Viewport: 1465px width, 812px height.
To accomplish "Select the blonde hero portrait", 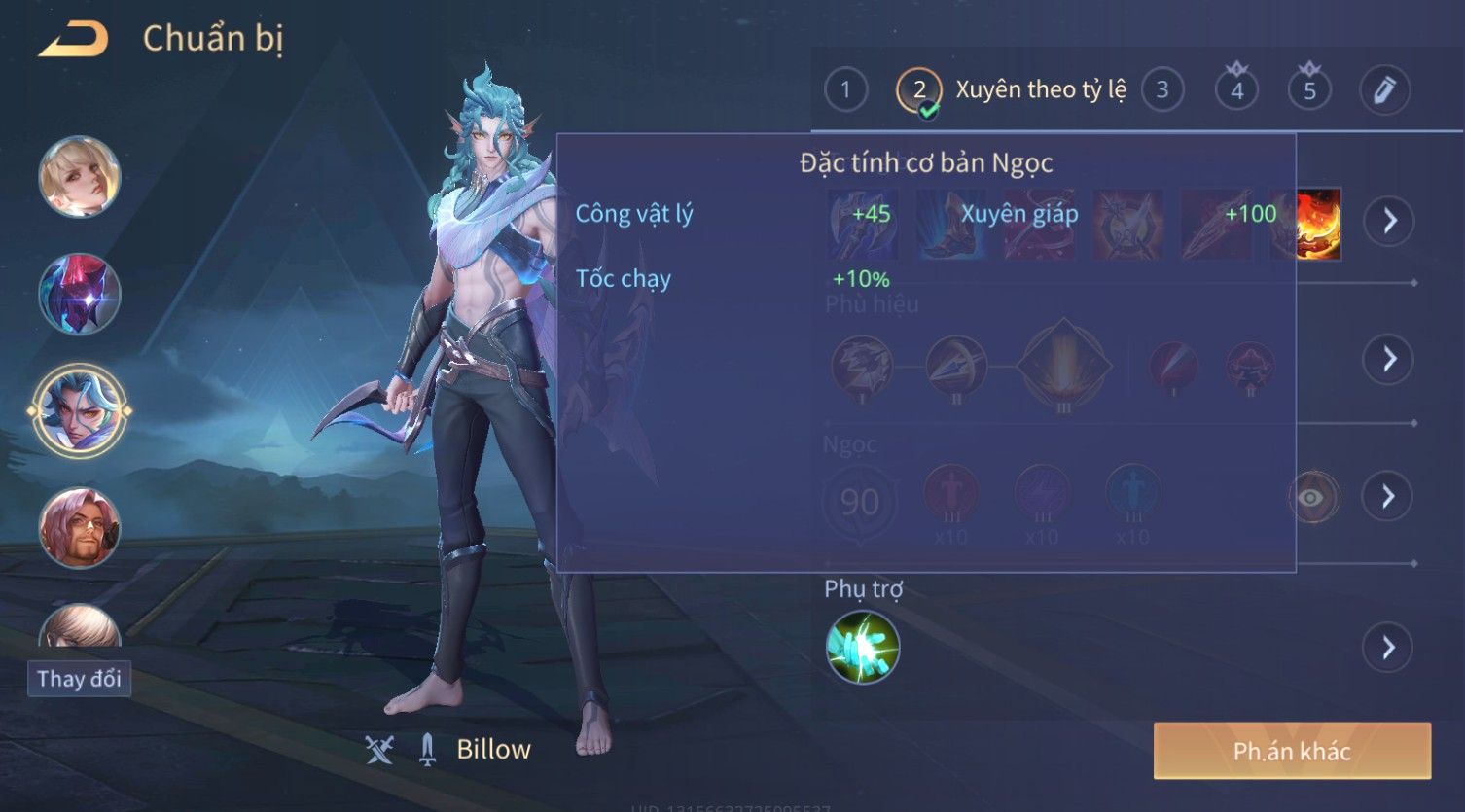I will coord(80,177).
